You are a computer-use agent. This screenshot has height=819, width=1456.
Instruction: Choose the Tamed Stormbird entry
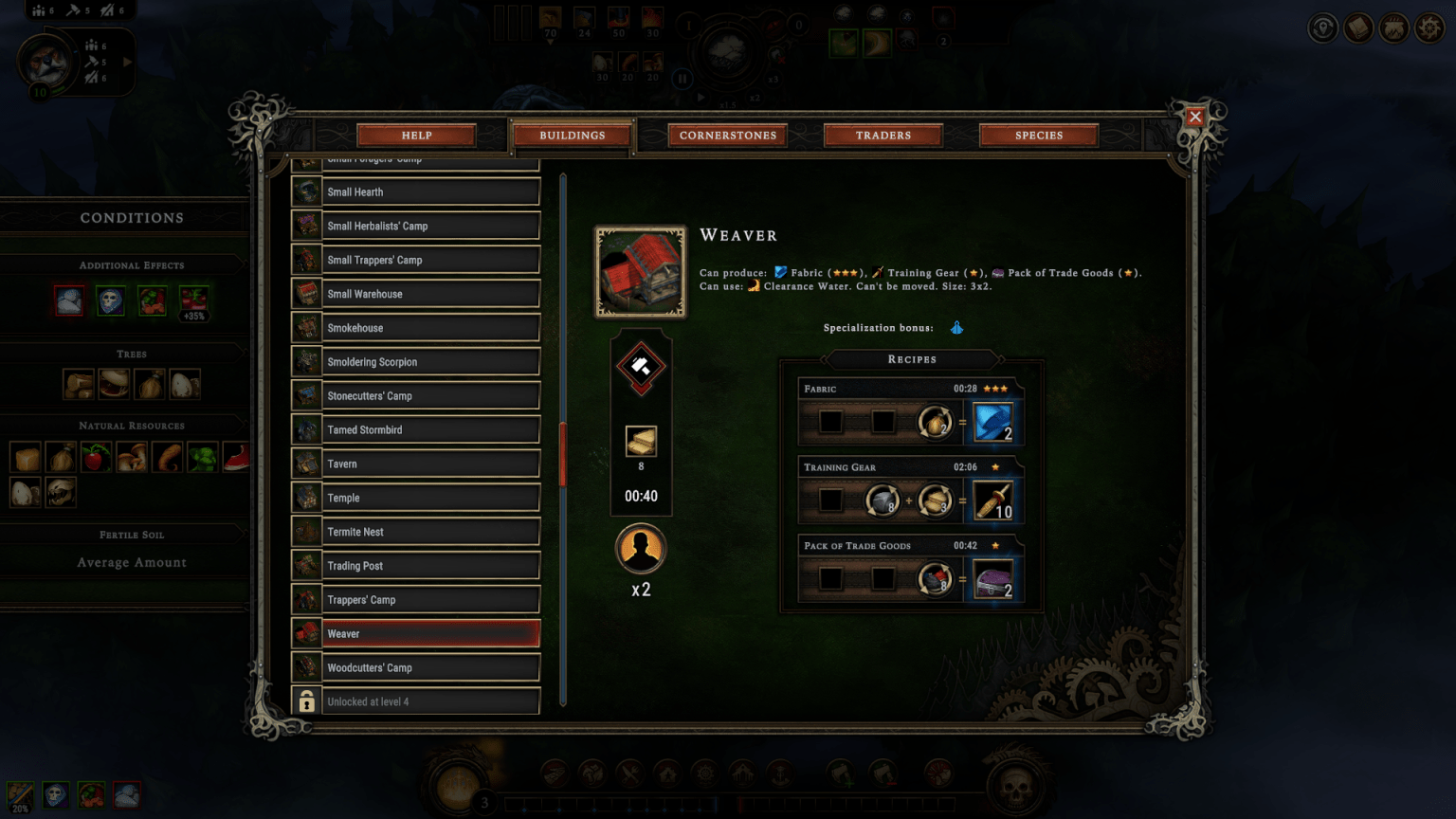[x=430, y=430]
